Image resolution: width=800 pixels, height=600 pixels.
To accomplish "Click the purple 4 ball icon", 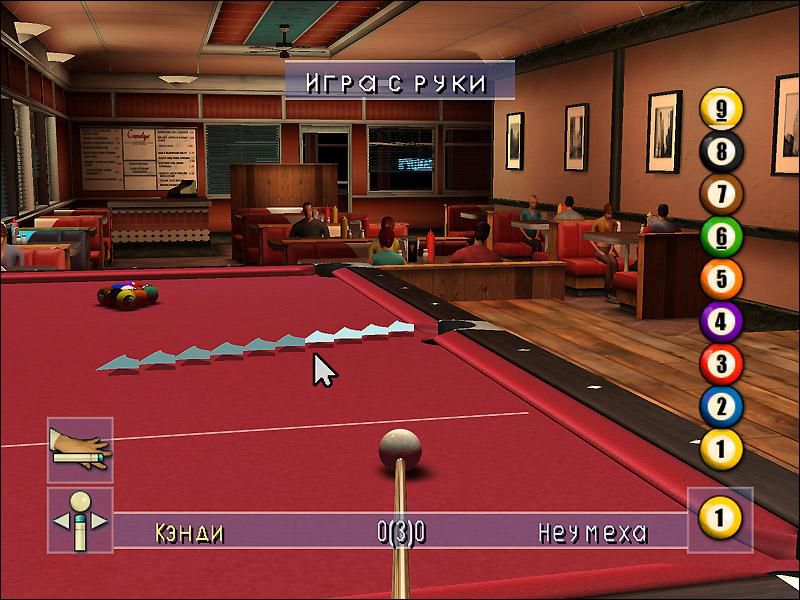I will (x=720, y=322).
